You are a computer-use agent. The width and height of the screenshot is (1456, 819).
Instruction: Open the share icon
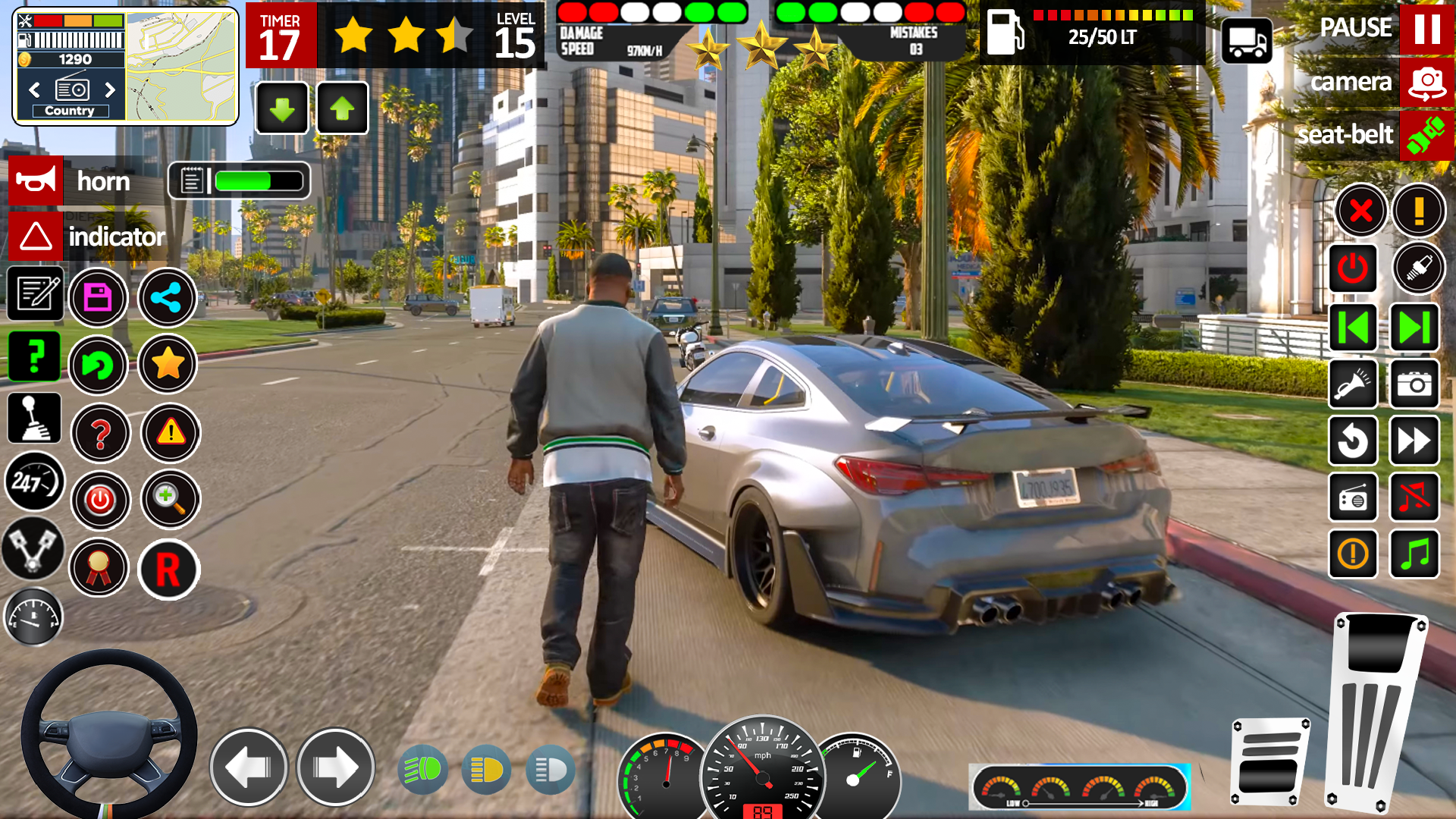point(167,297)
